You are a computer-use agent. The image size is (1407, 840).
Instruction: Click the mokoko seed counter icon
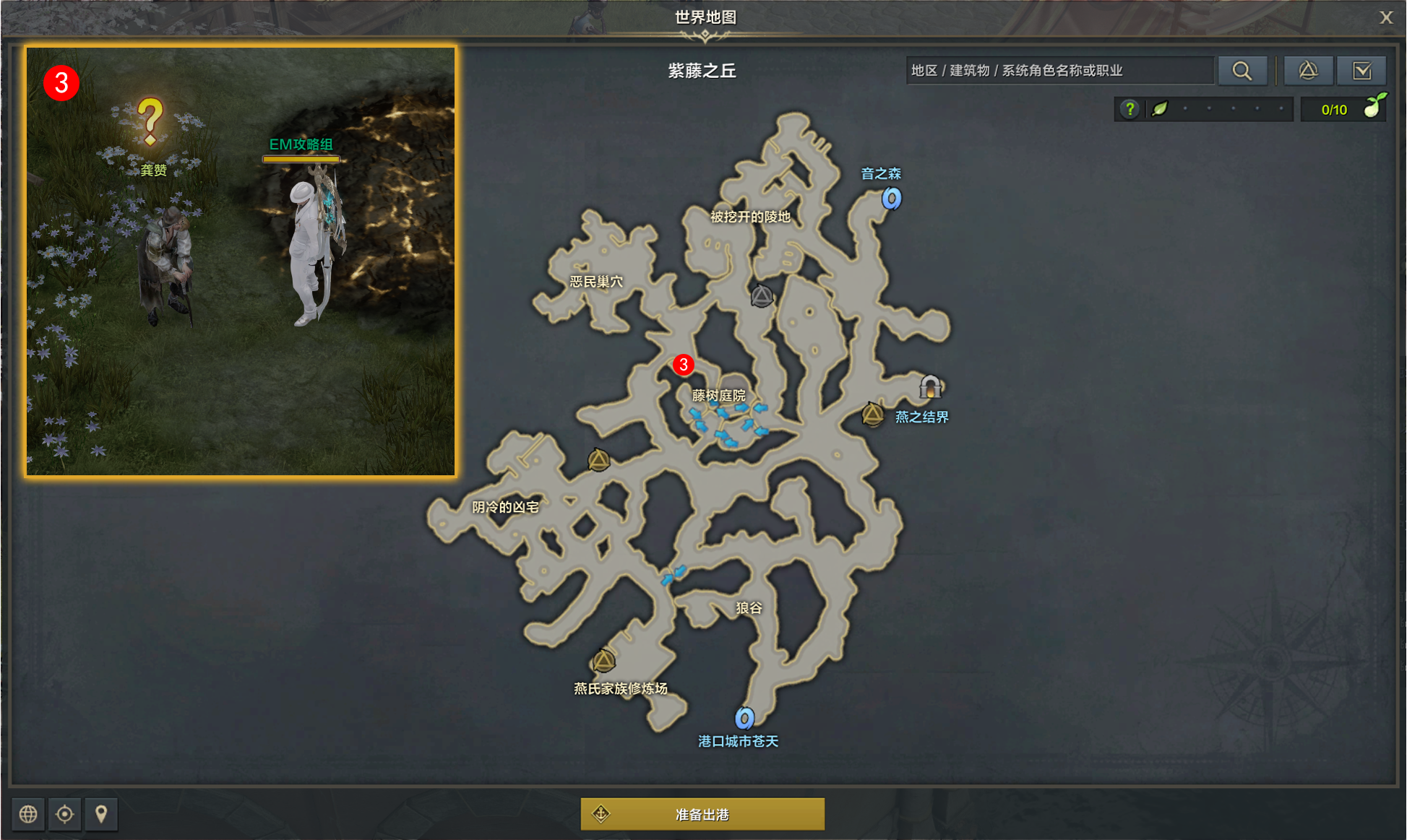coord(1374,107)
